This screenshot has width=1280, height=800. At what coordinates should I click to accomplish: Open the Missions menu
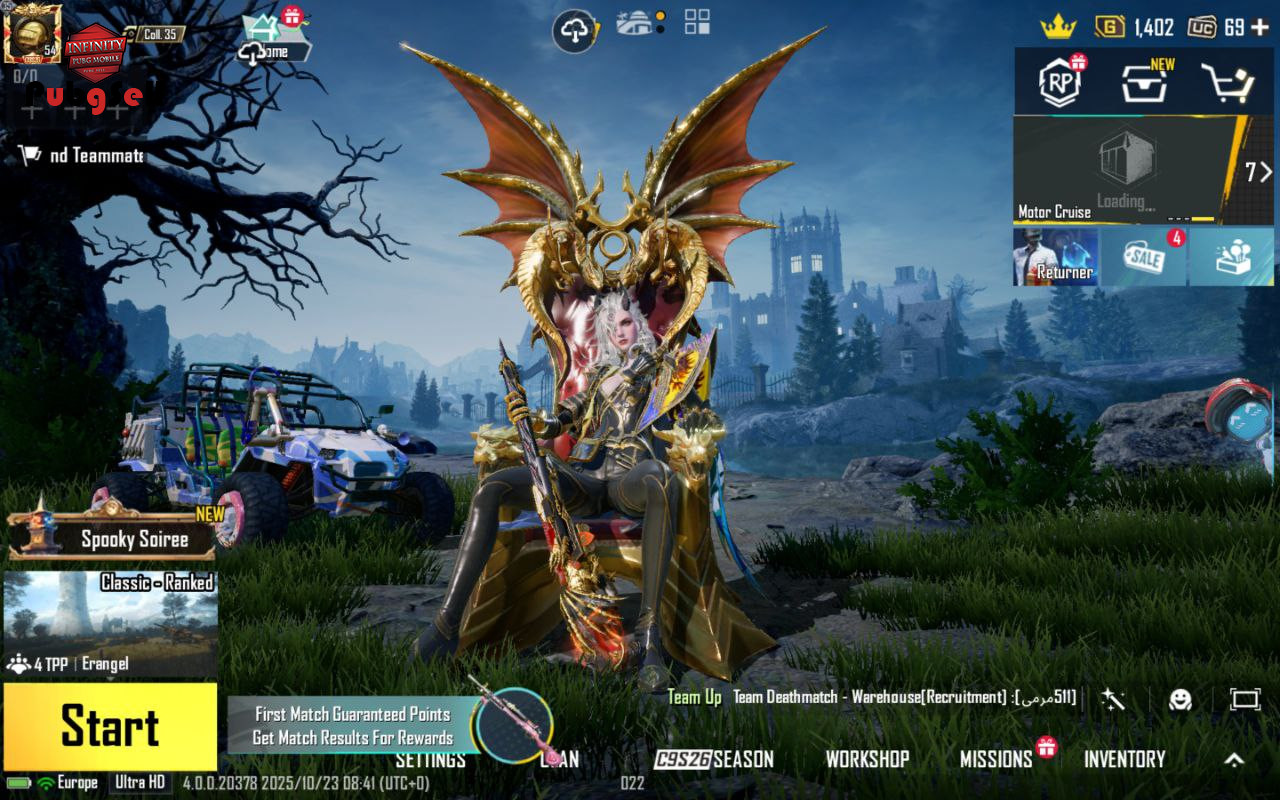tap(996, 760)
